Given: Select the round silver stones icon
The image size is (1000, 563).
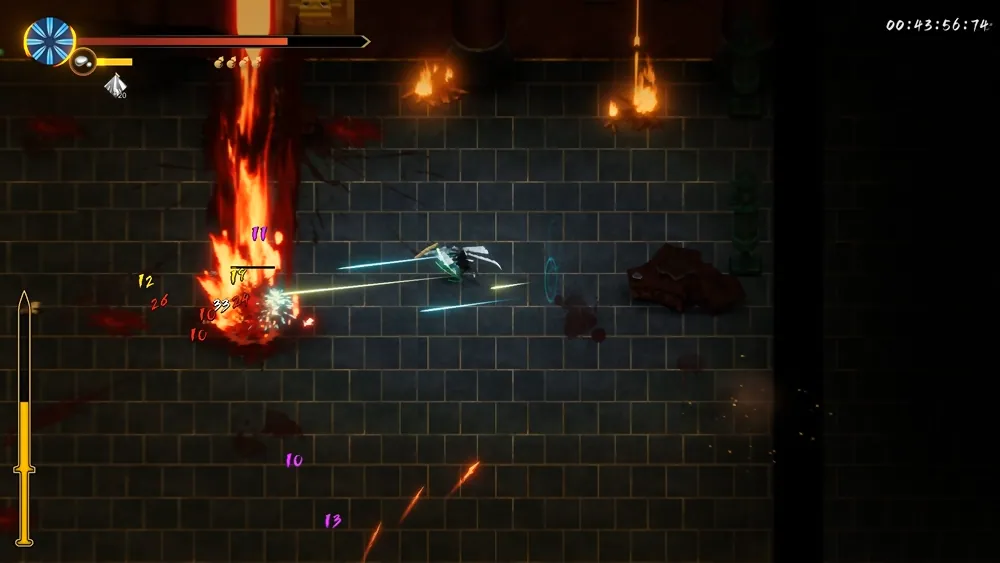Looking at the screenshot, I should click(x=83, y=62).
